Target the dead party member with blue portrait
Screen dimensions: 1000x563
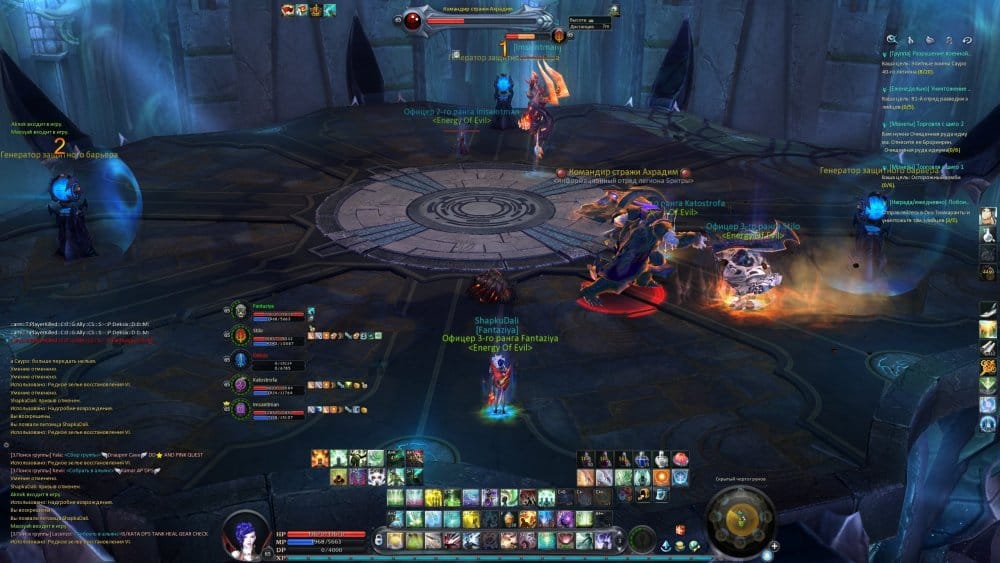coord(240,360)
